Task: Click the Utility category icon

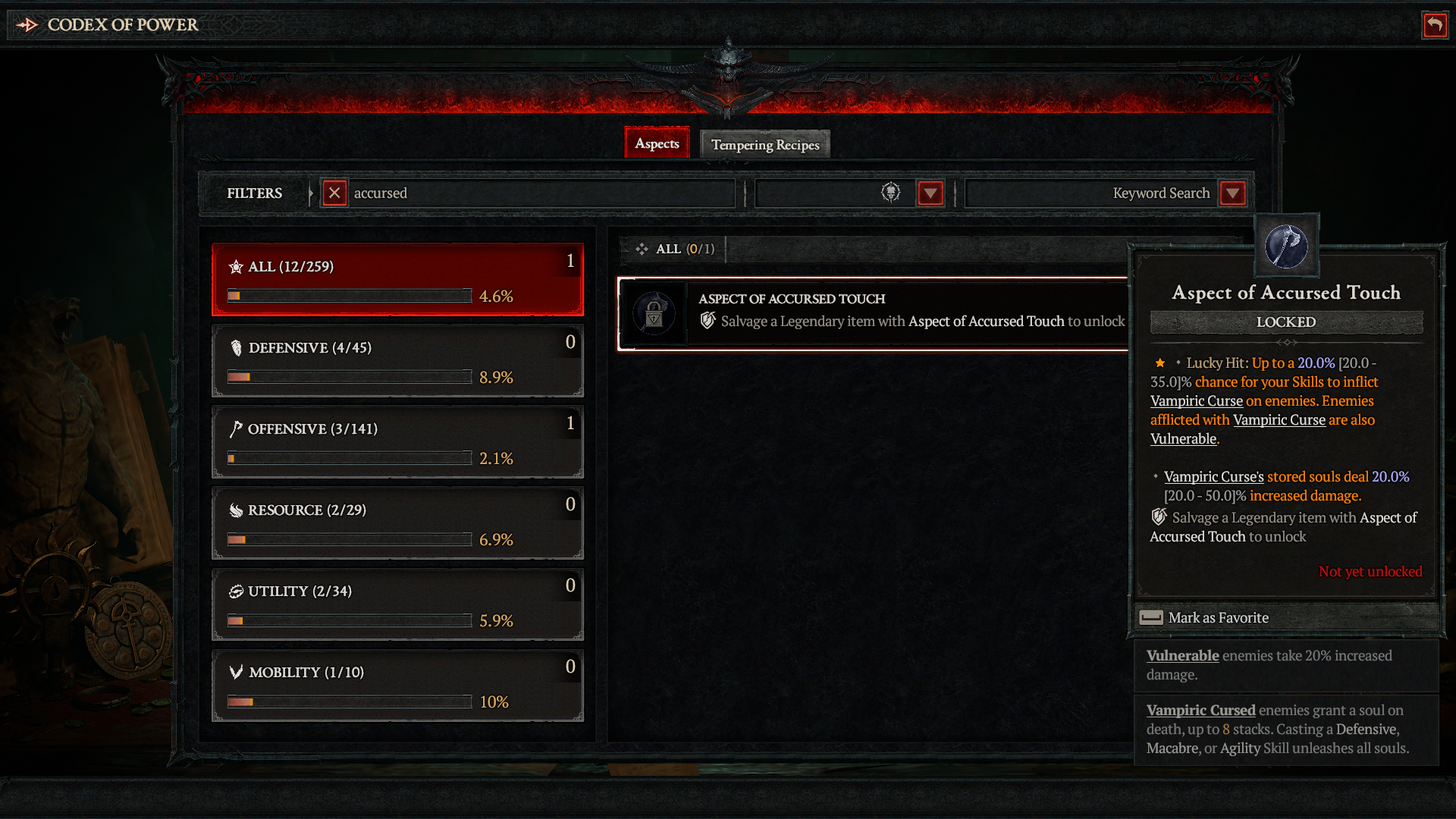Action: point(236,591)
